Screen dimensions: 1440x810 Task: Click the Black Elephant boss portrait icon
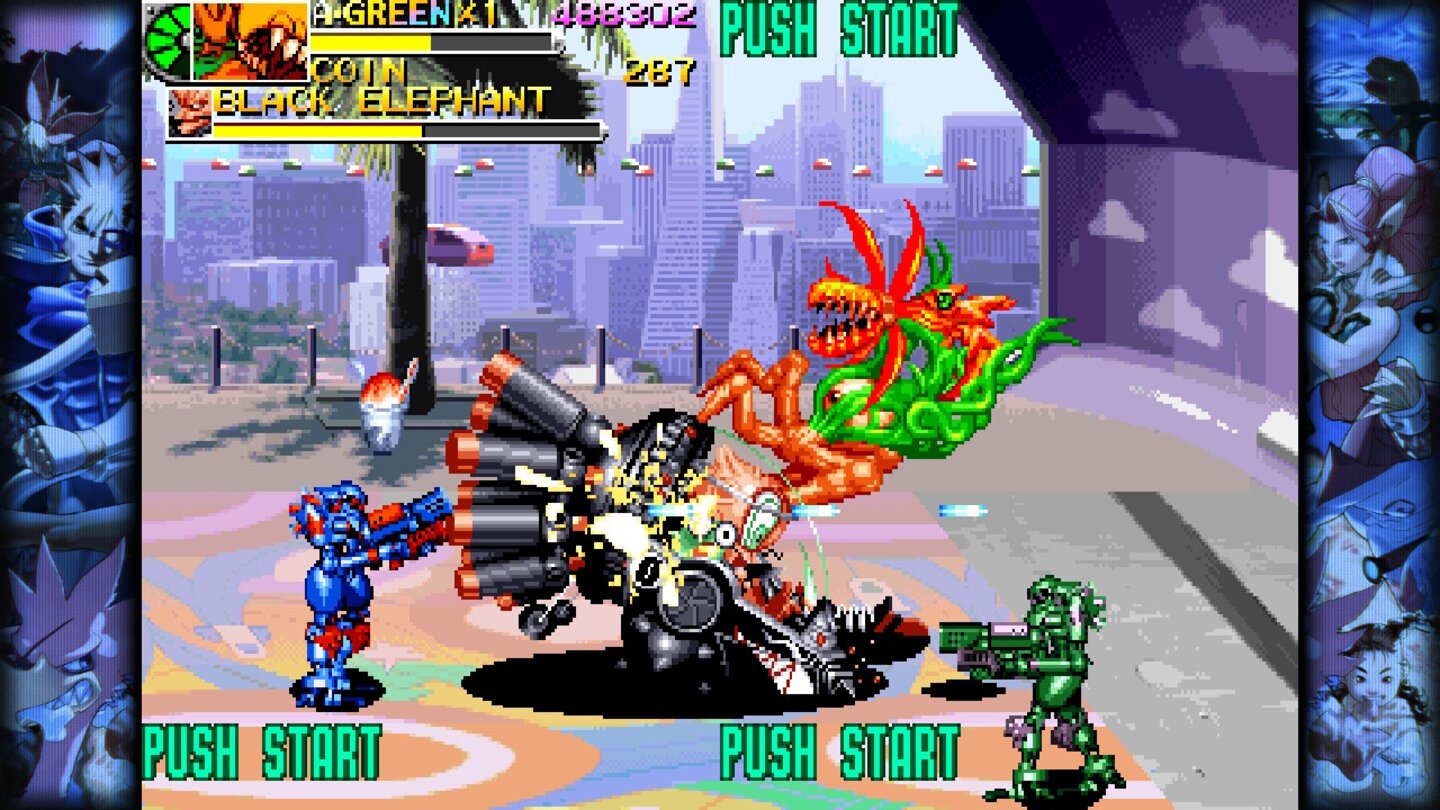click(190, 110)
